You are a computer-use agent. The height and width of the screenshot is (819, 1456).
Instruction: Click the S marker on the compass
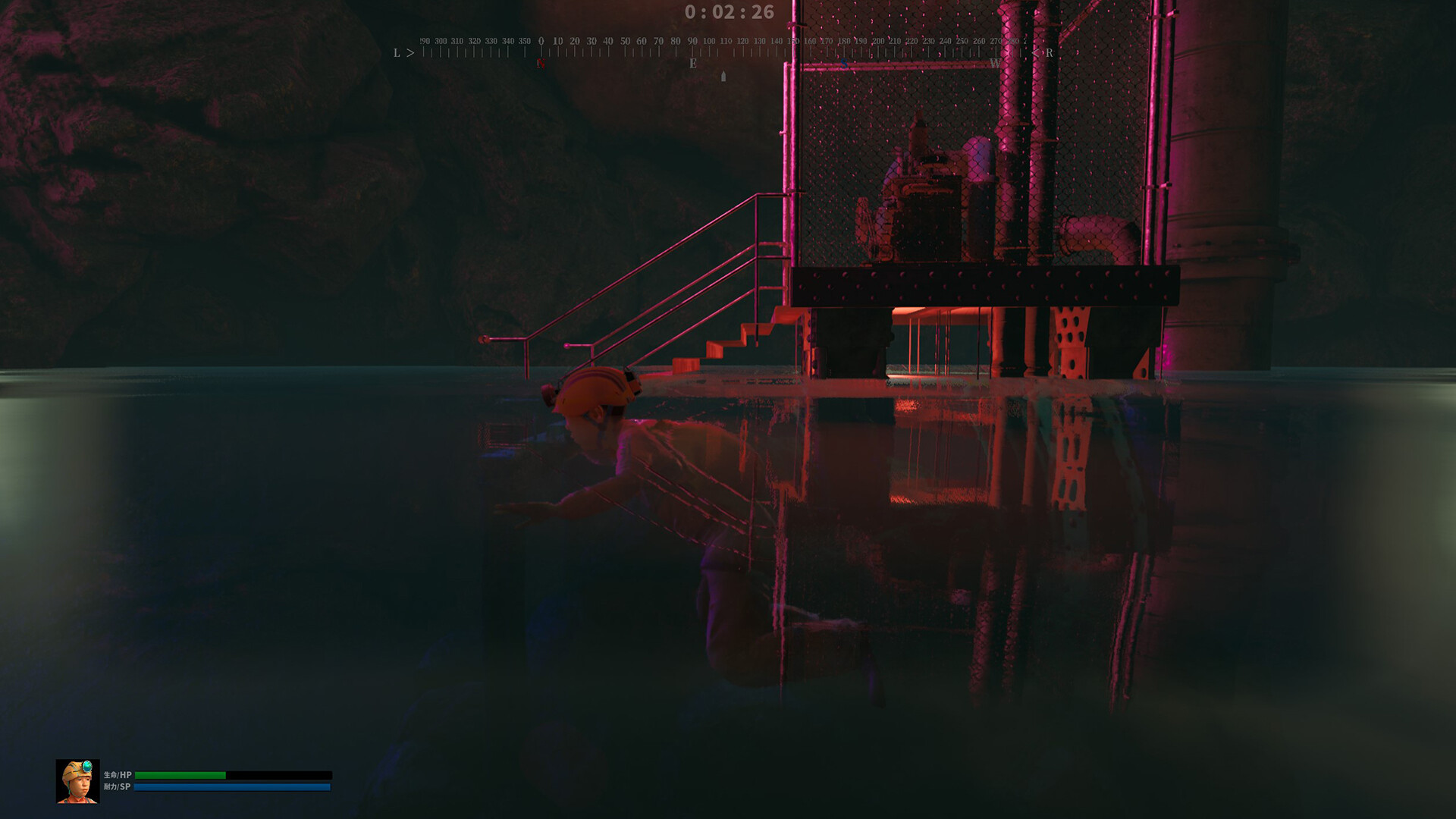[x=843, y=62]
